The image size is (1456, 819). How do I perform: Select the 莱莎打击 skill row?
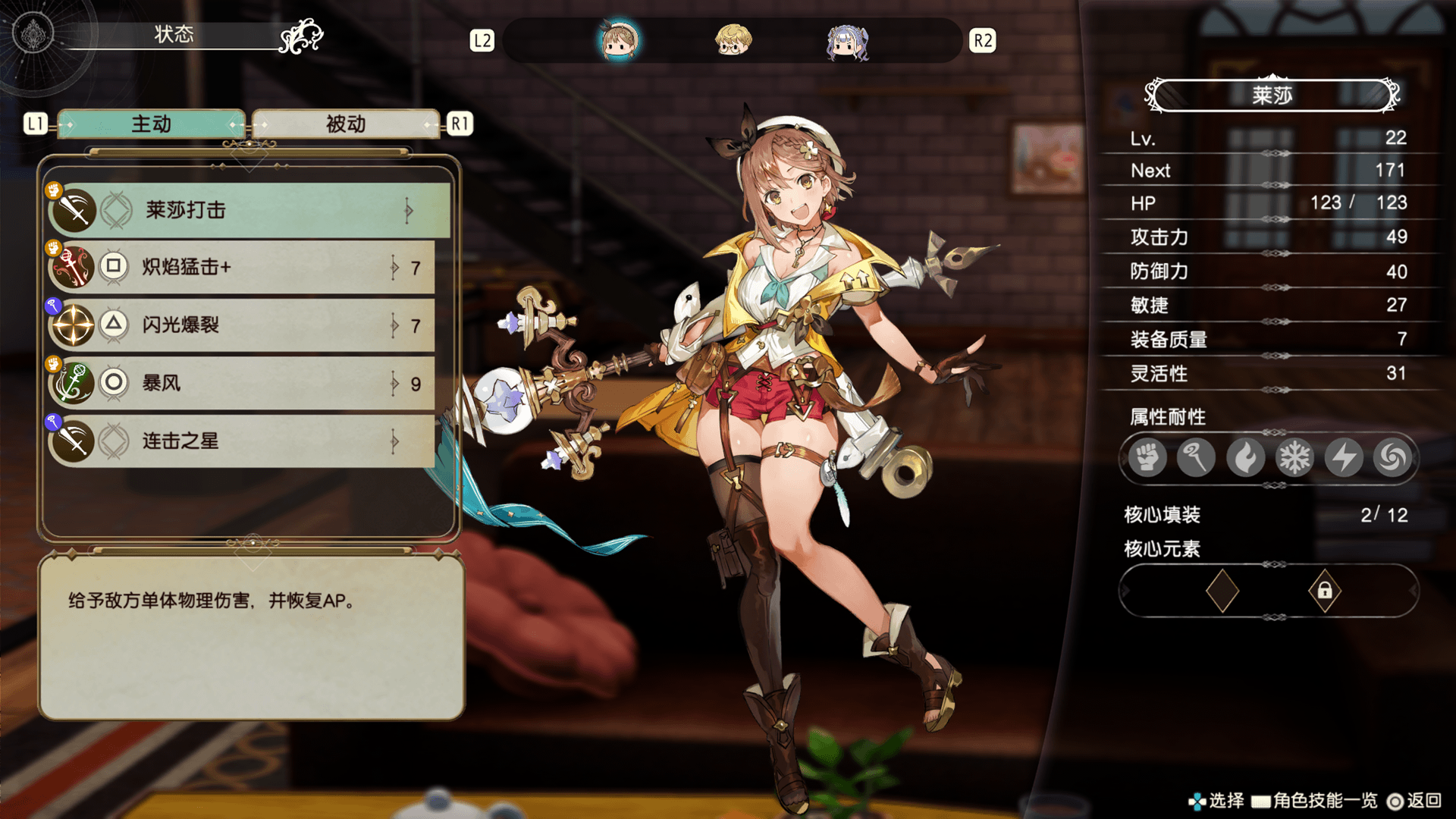click(250, 210)
